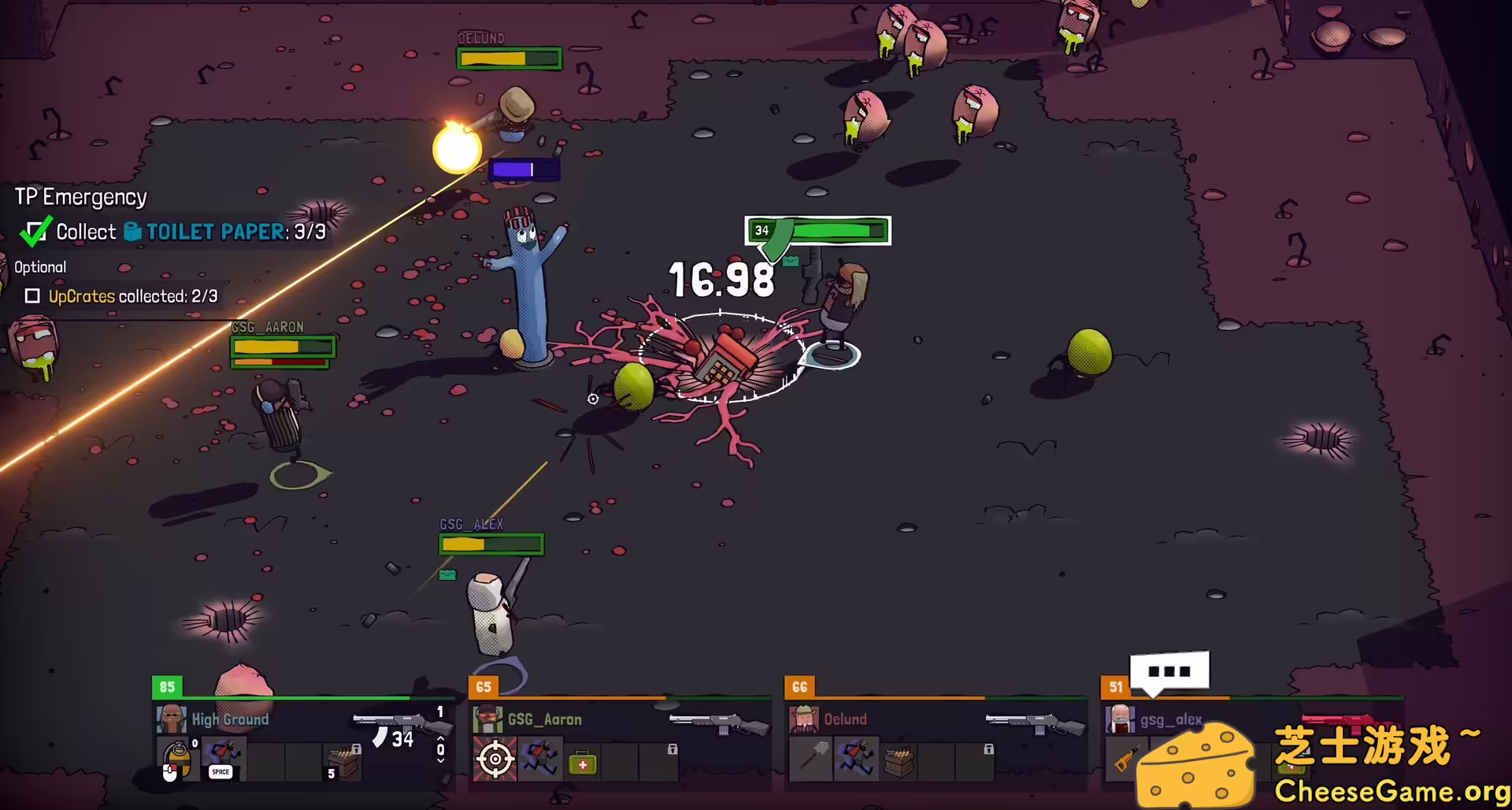Click the up arrow above the Q indicator
Viewport: 1512px width, 810px height.
click(440, 739)
